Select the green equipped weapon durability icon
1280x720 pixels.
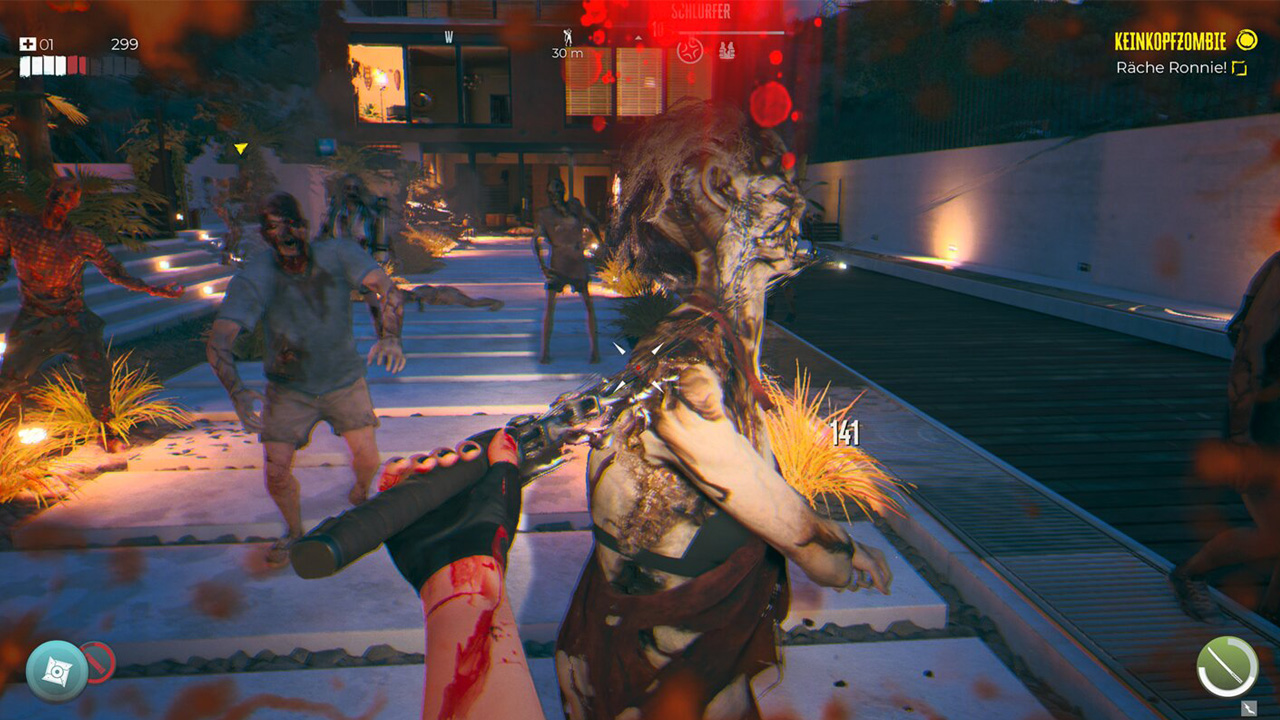coord(1227,667)
